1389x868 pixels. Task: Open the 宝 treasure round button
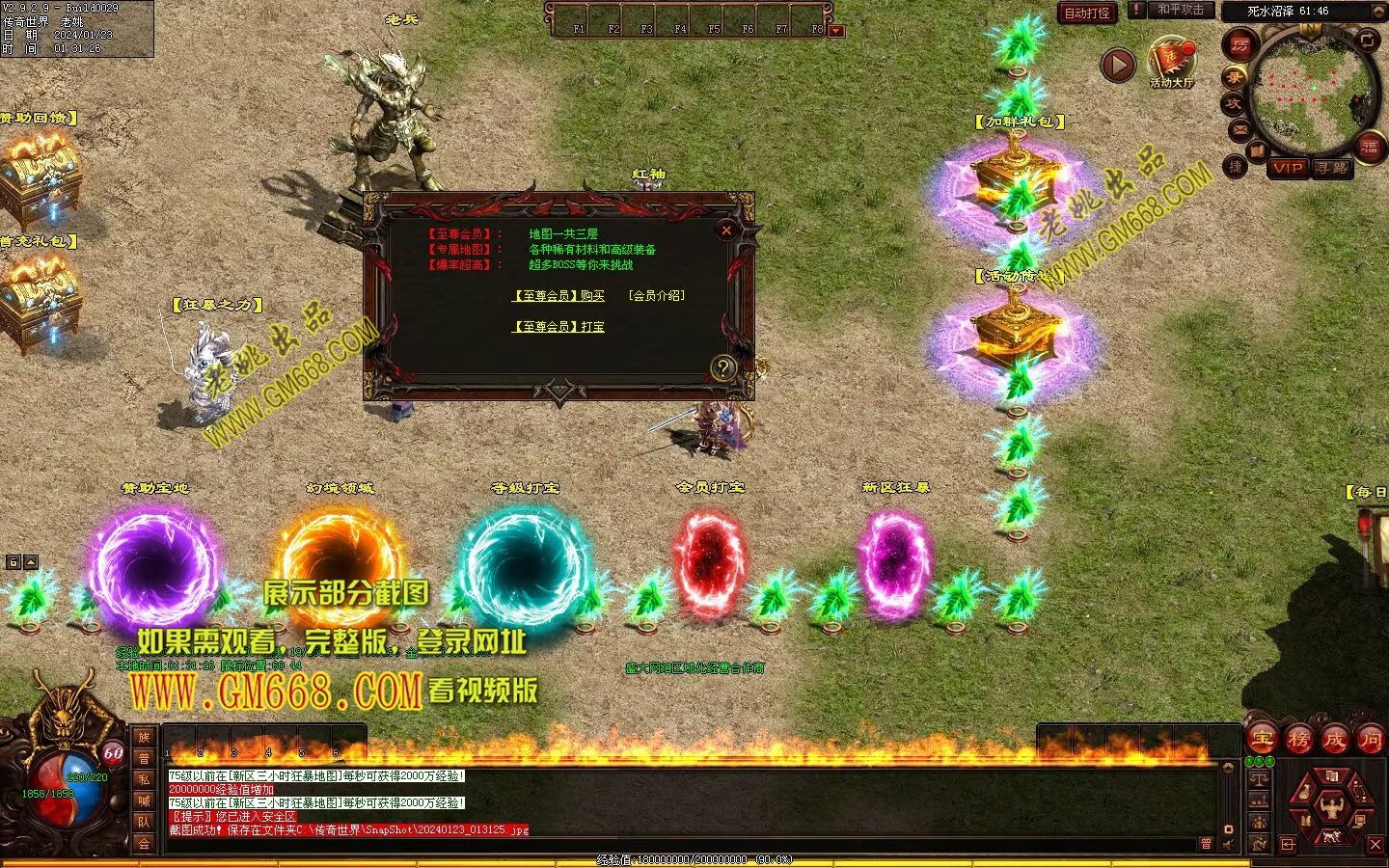tap(1263, 740)
